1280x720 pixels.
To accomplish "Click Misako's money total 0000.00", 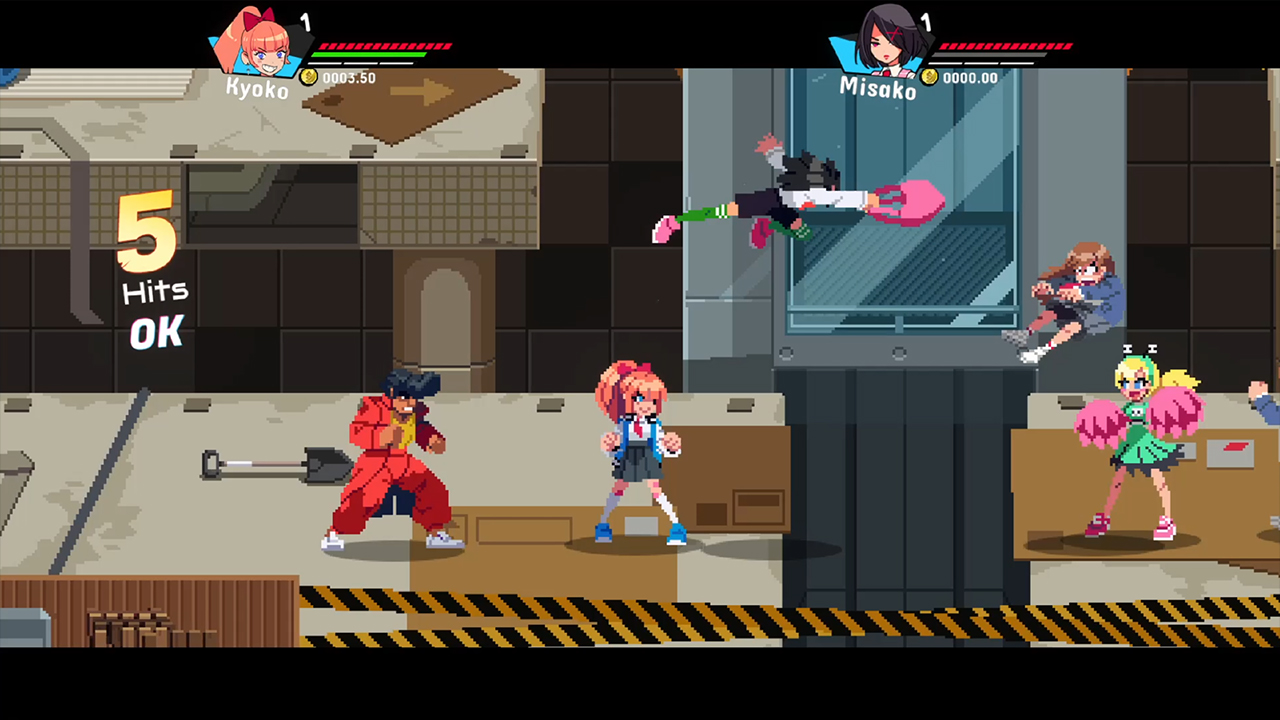I will tap(970, 77).
